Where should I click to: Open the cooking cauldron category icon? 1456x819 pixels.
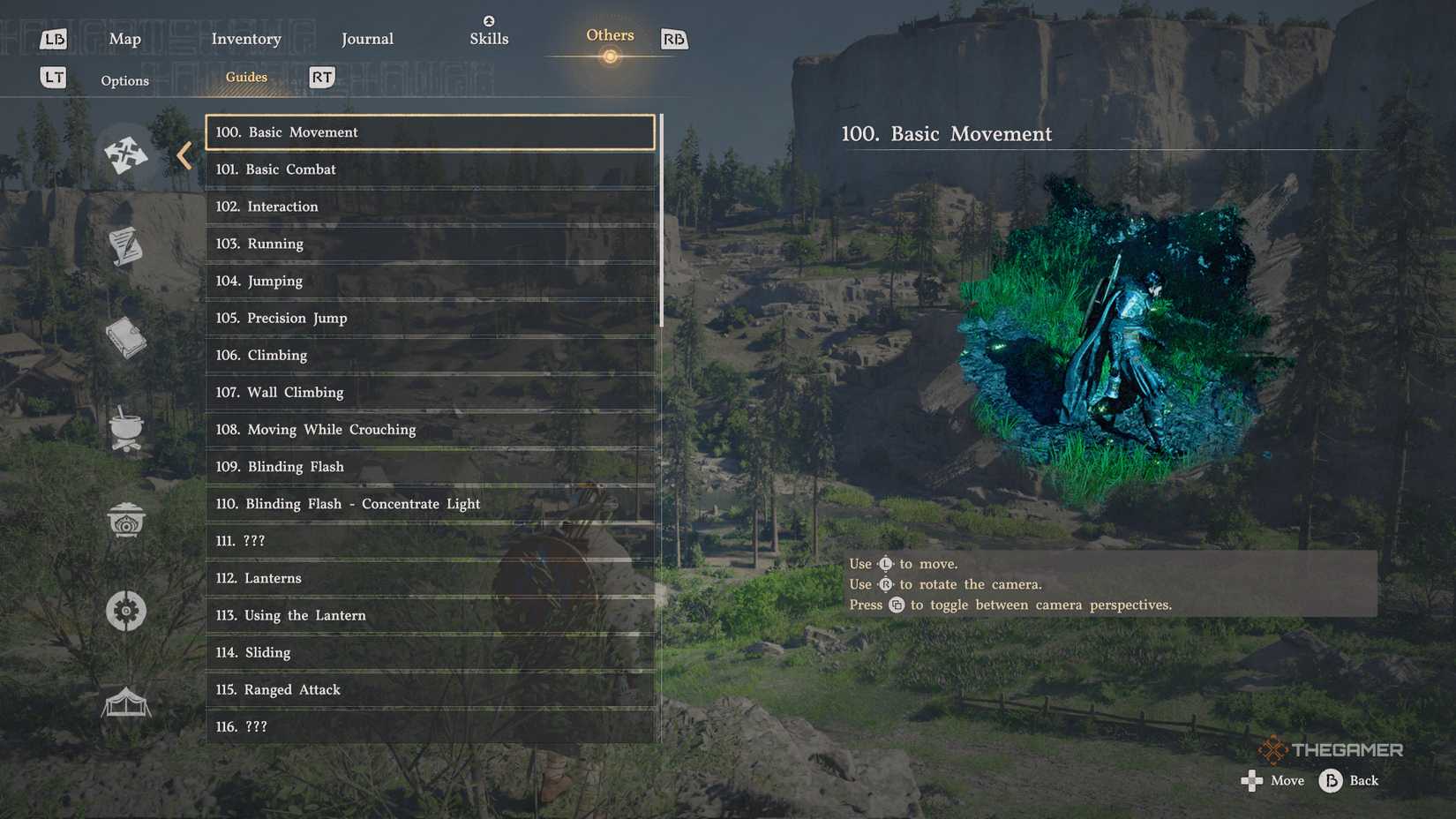tap(126, 430)
